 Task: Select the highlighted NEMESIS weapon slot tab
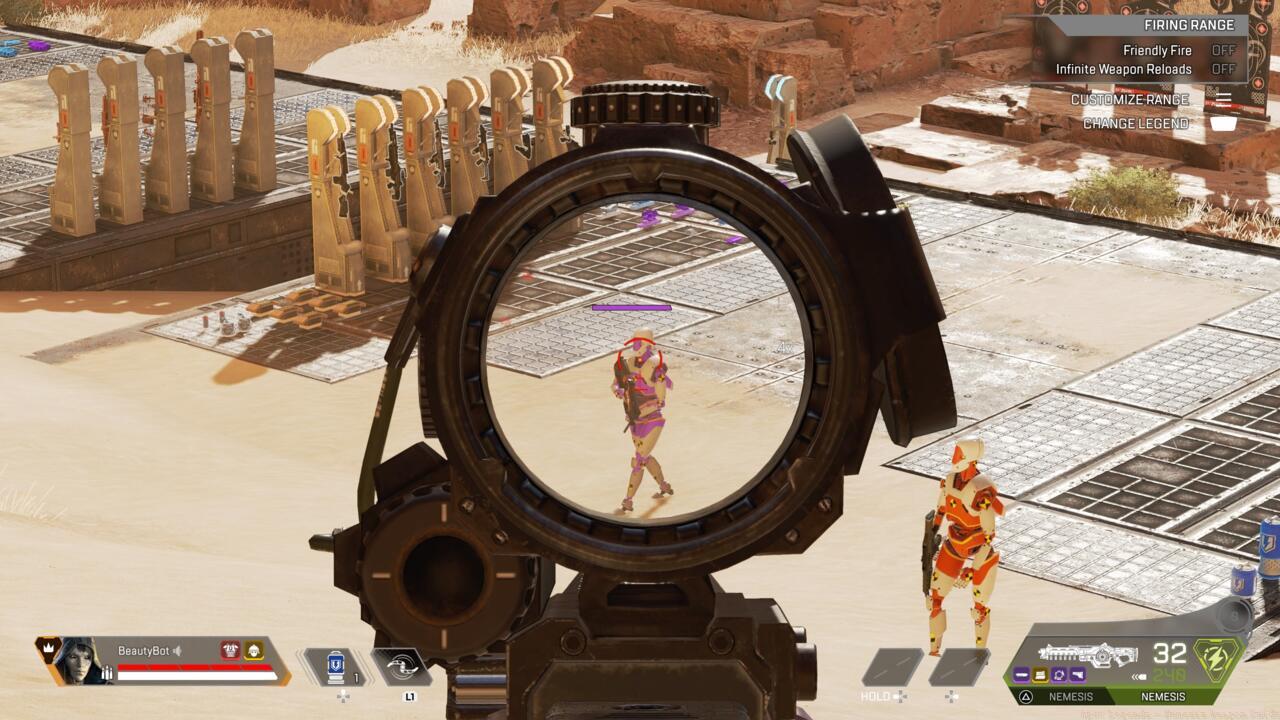[x=1164, y=696]
